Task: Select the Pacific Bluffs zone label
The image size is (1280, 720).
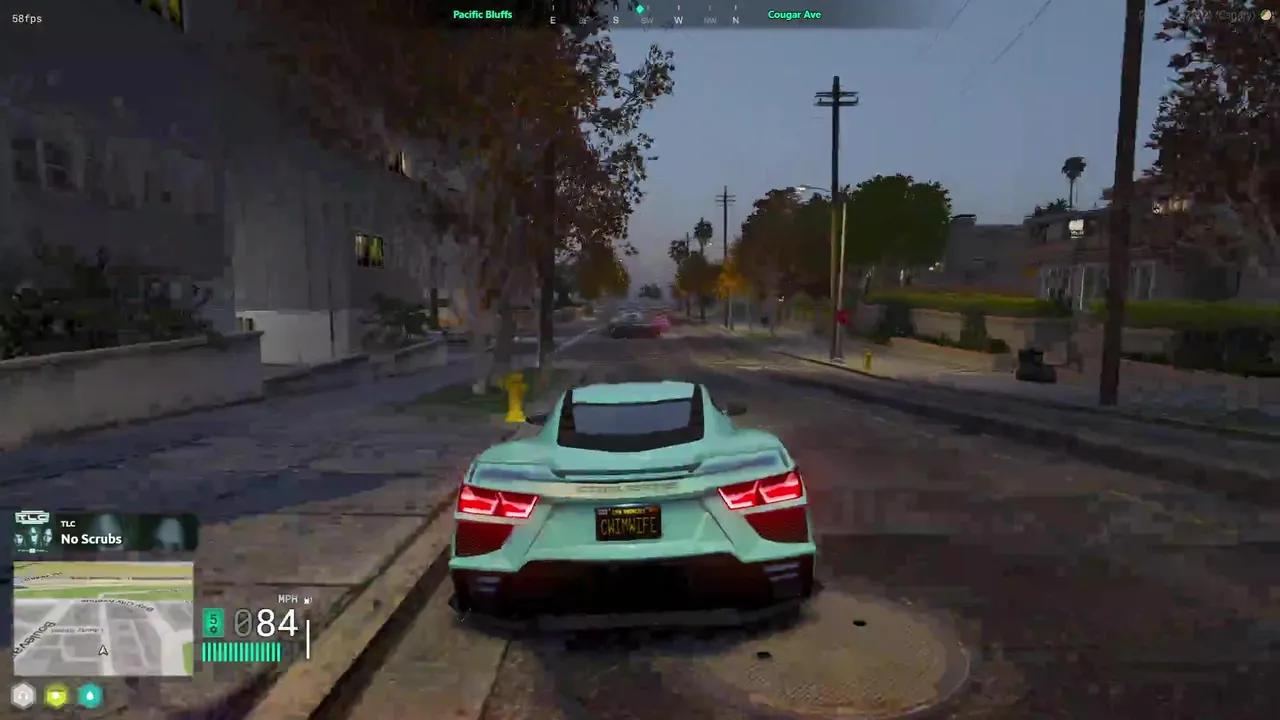Action: click(x=483, y=14)
